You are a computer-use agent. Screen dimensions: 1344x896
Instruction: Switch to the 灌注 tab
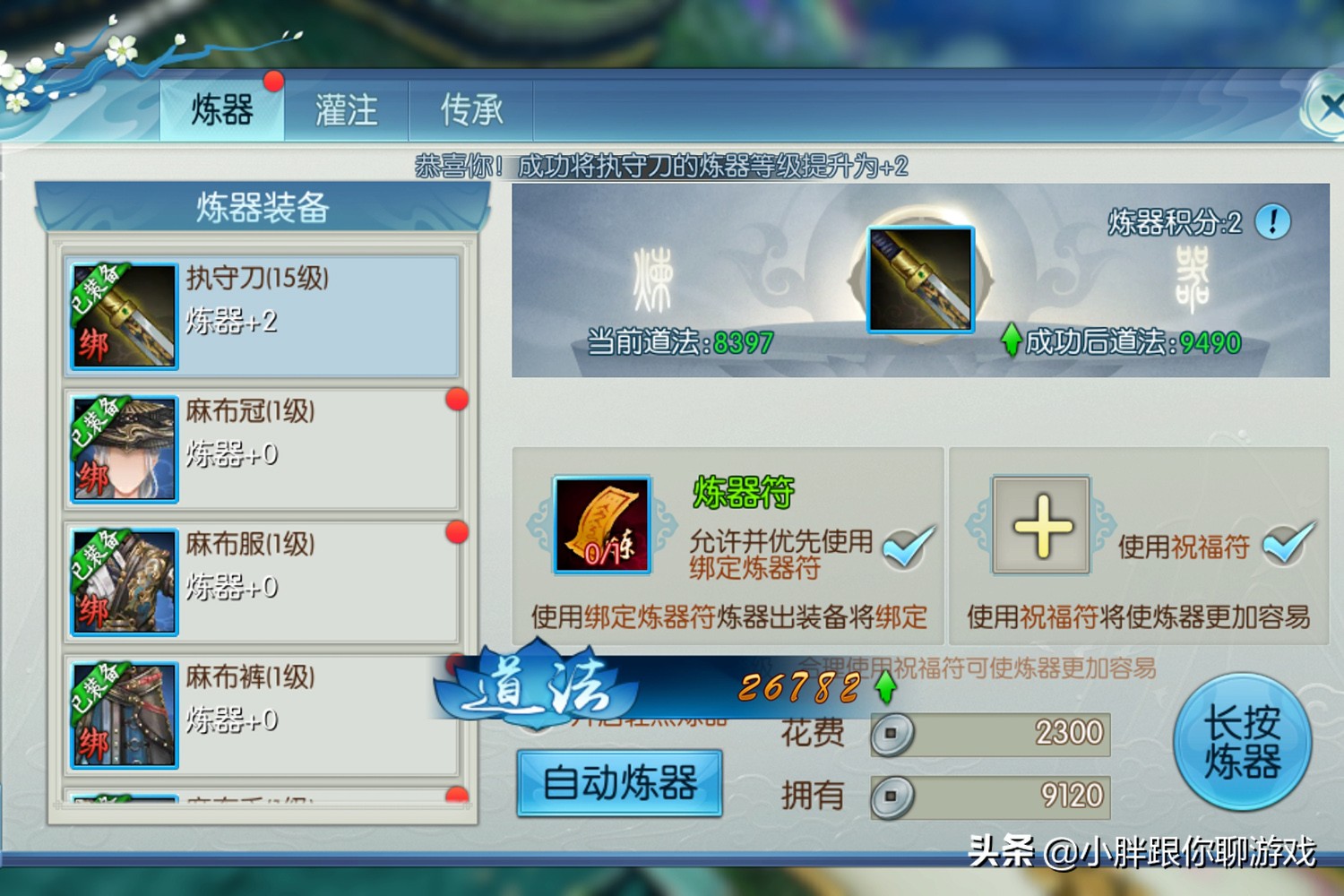coord(348,108)
